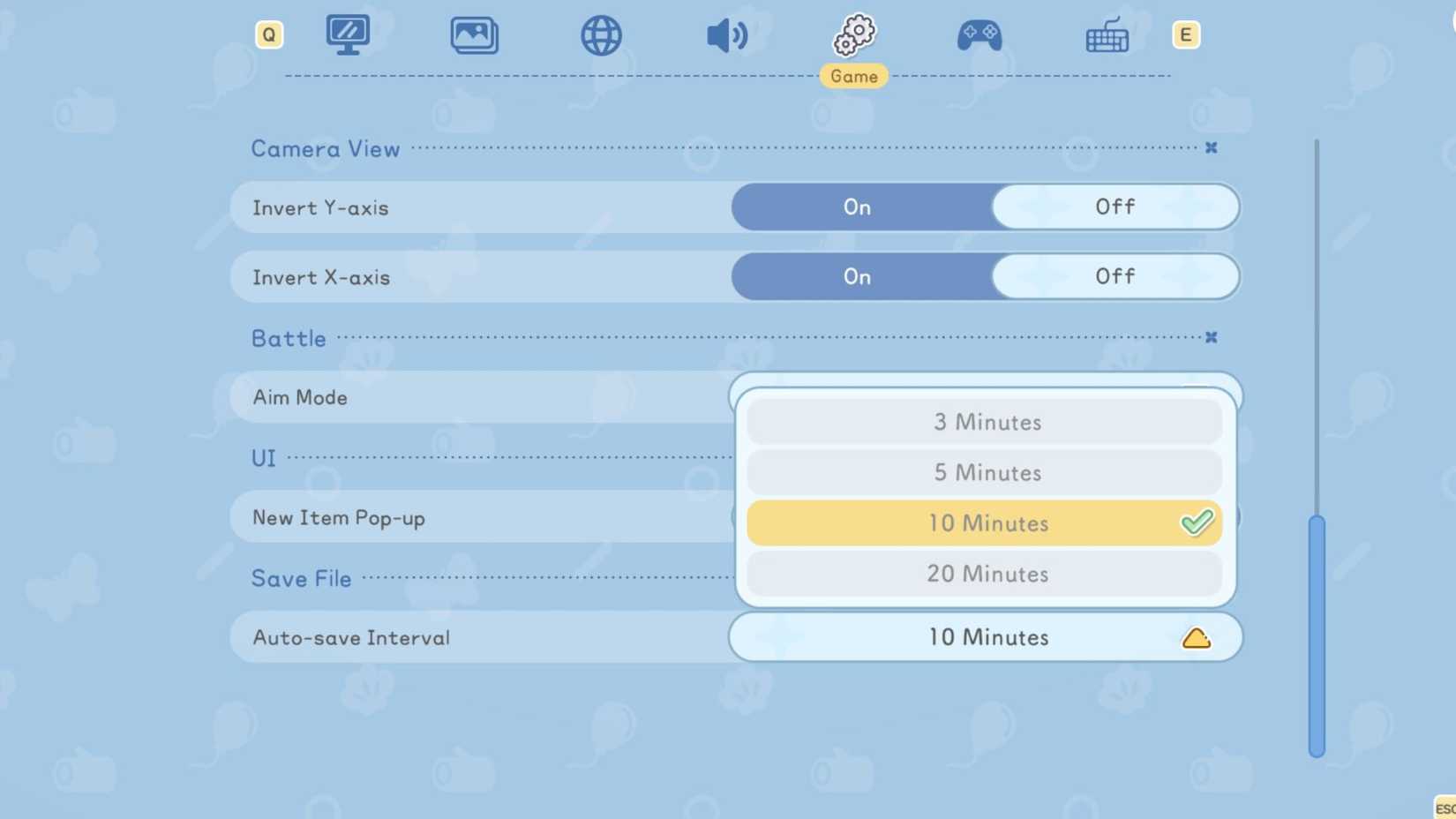Open the Aim Mode dropdown
Image resolution: width=1456 pixels, height=819 pixels.
[986, 397]
